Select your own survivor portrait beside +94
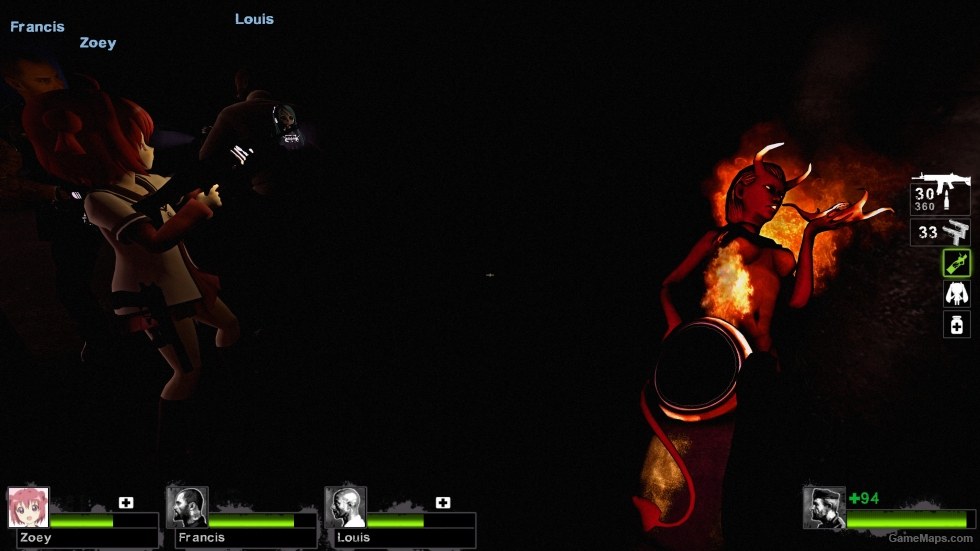980x551 pixels. (x=824, y=507)
